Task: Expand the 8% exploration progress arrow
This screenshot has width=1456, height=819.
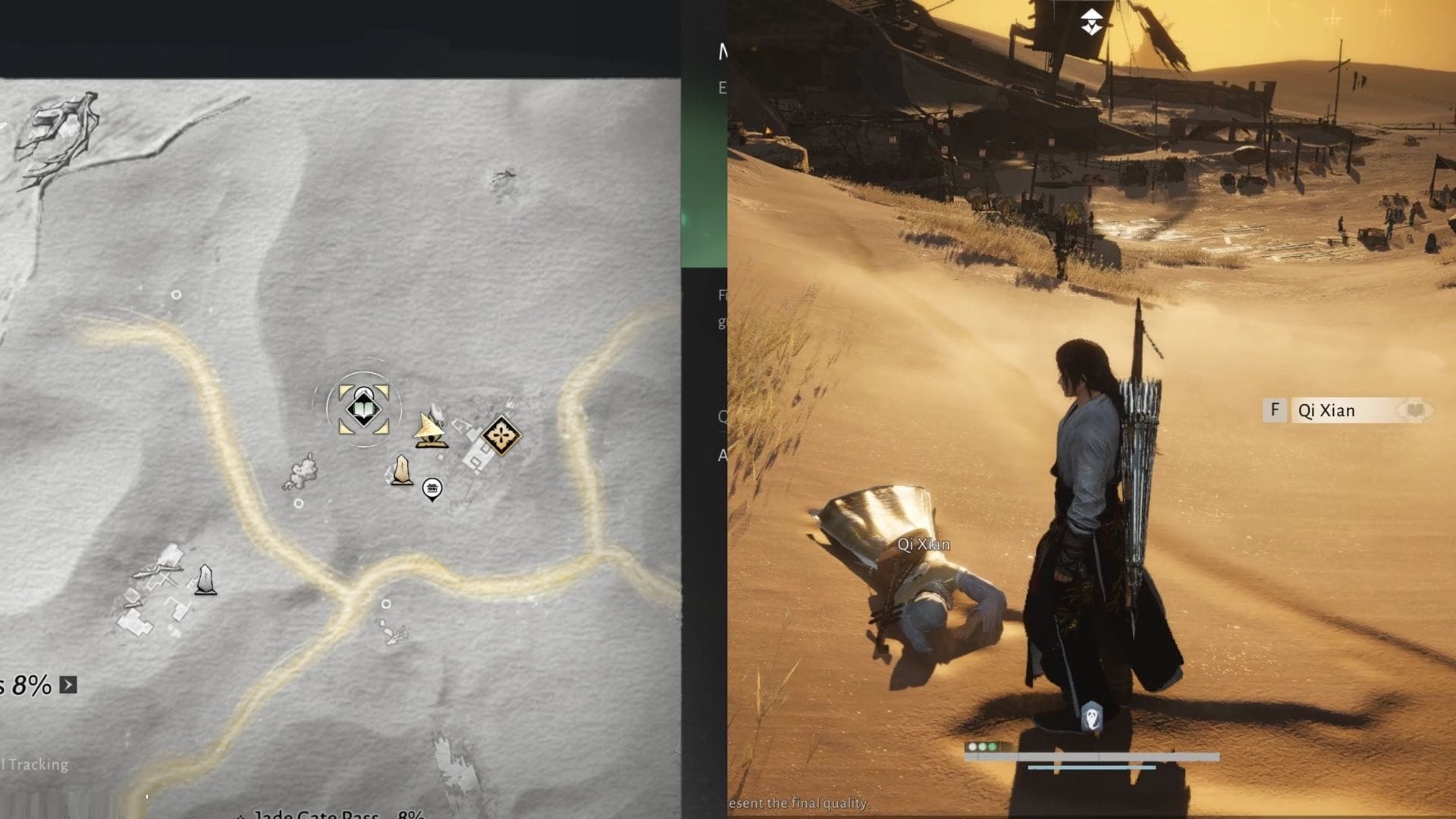Action: click(x=68, y=682)
